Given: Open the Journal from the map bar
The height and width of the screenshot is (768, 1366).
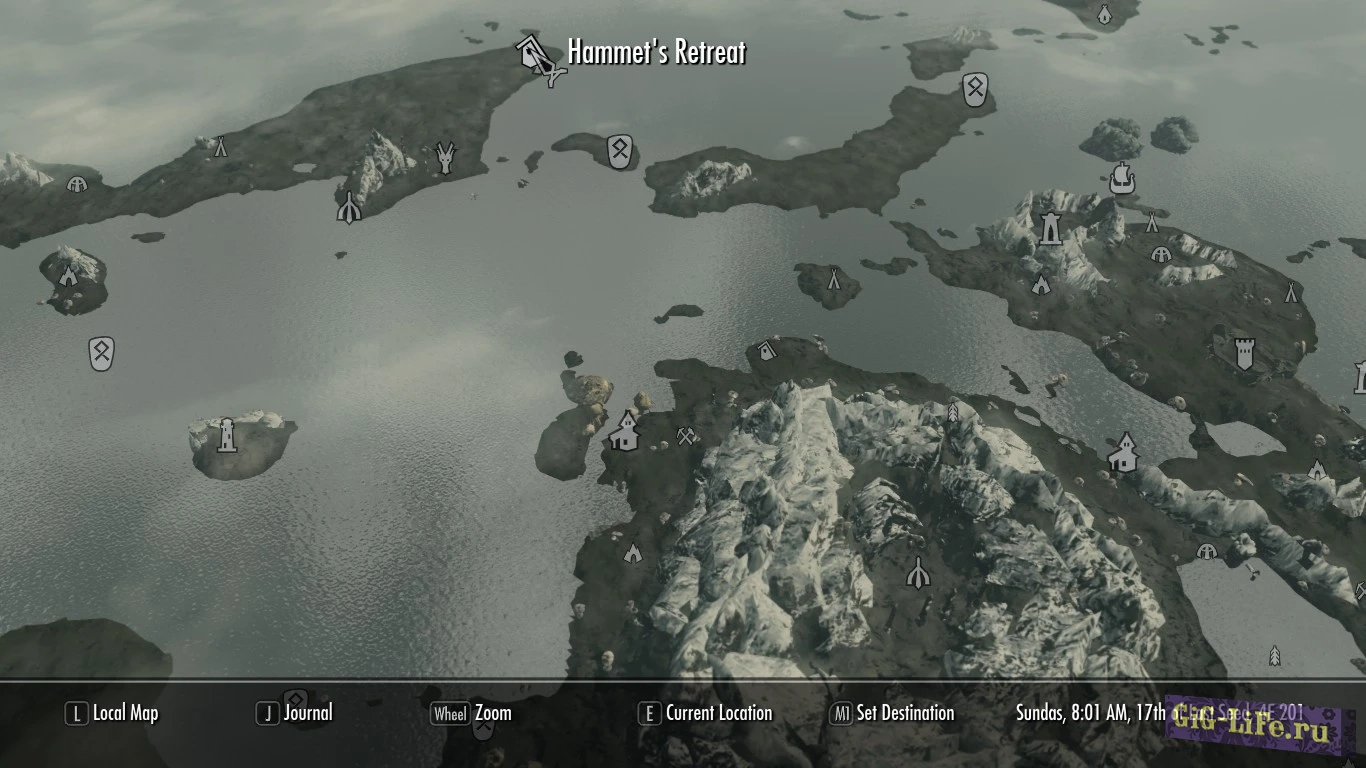Looking at the screenshot, I should pos(295,713).
